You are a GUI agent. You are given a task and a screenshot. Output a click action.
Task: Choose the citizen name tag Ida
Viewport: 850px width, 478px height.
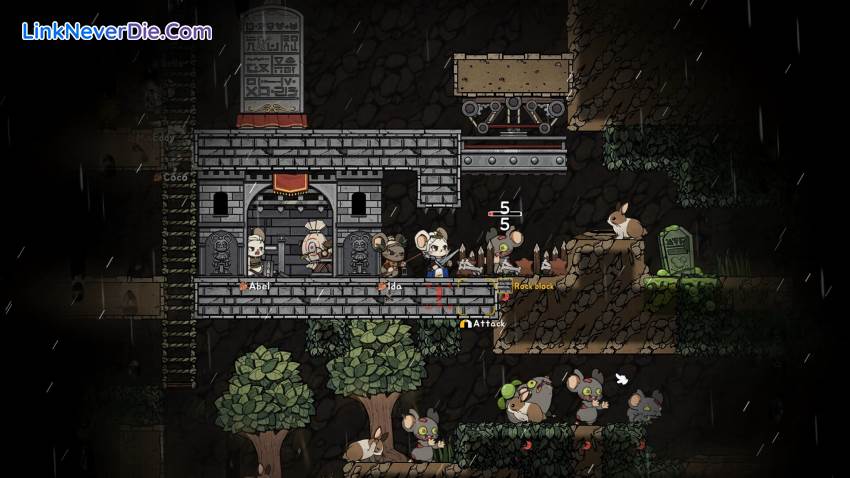coord(393,287)
